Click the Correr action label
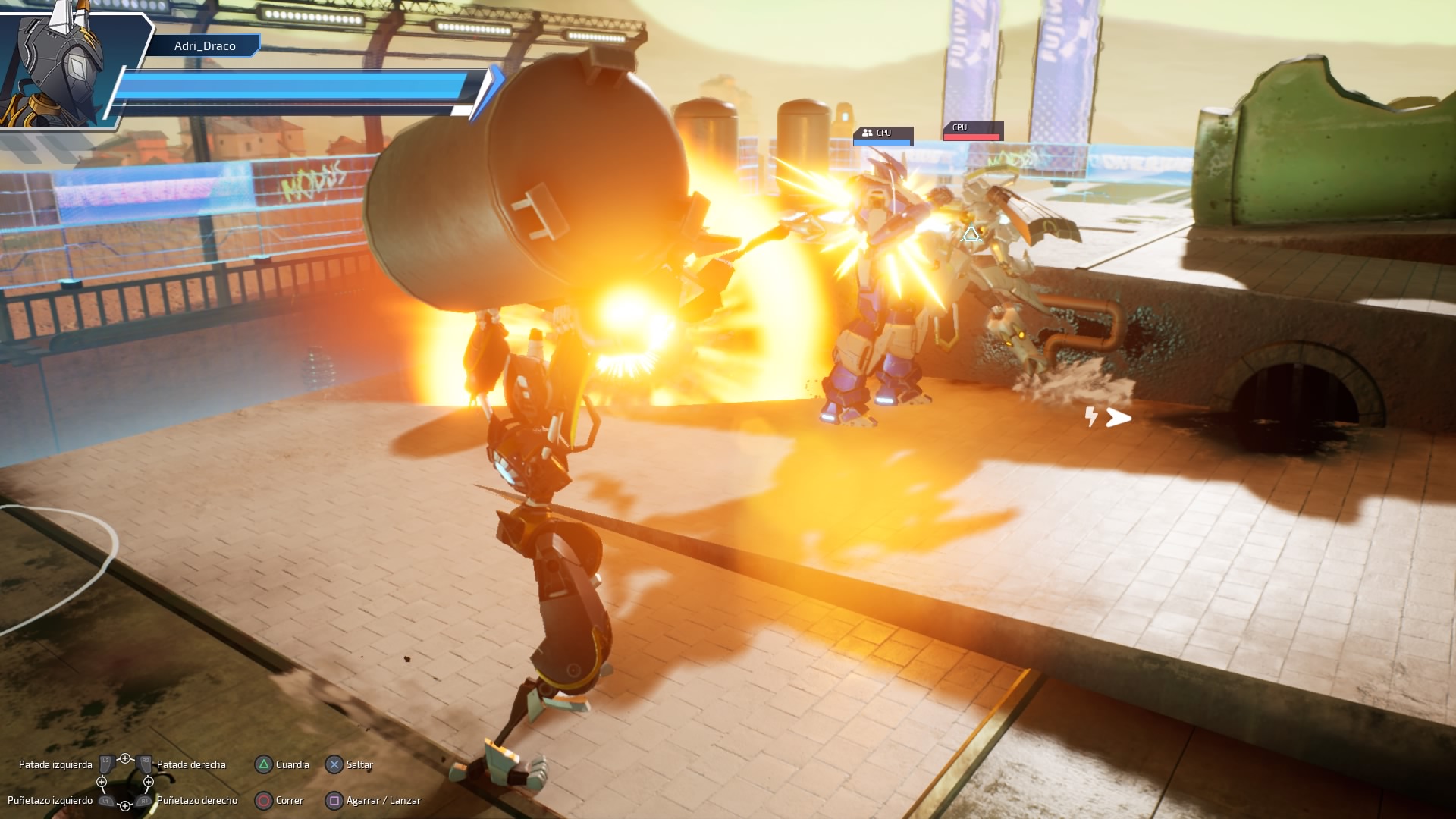The width and height of the screenshot is (1456, 819). click(x=289, y=800)
